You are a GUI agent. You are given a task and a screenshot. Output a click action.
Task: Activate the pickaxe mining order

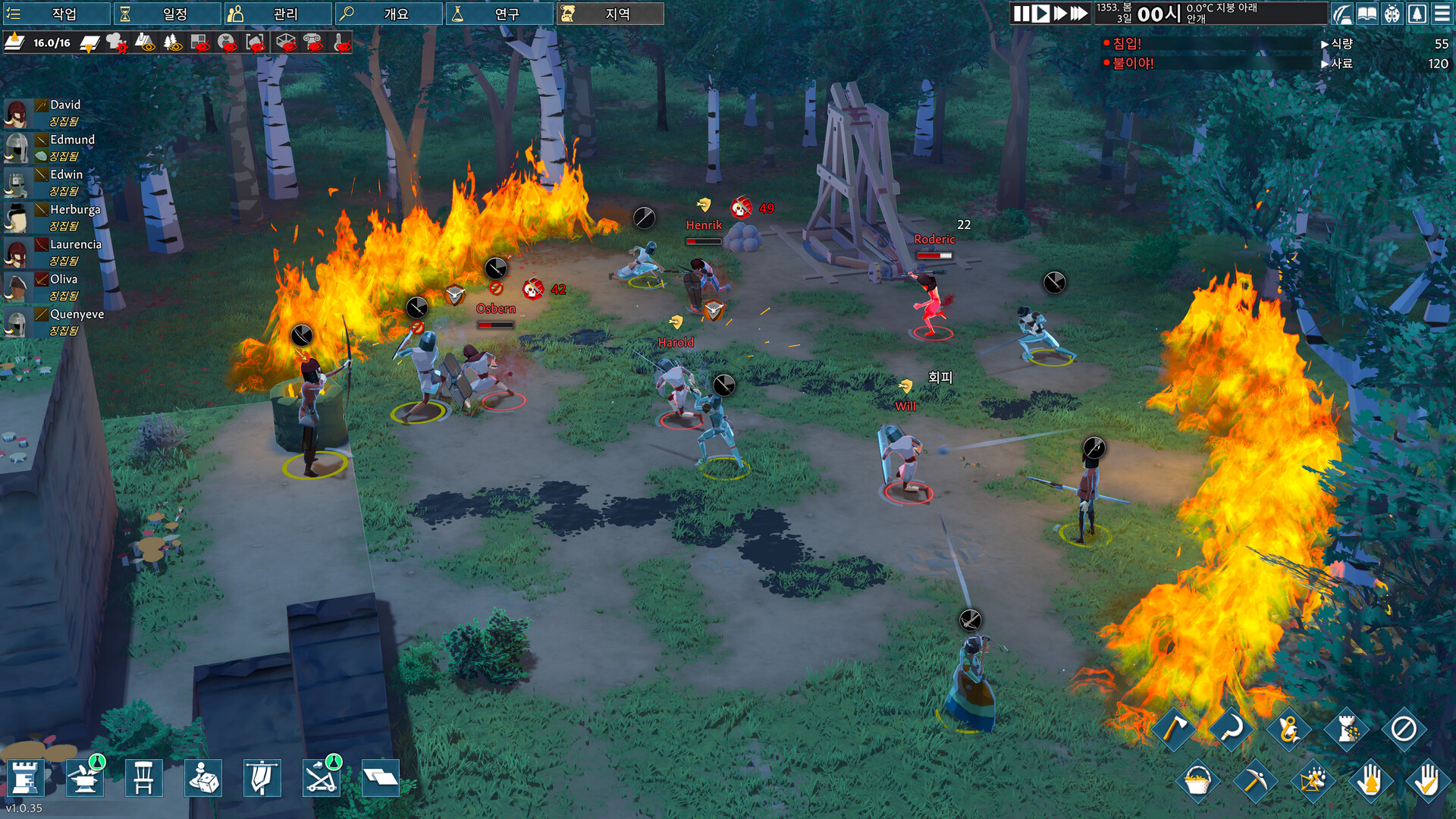tap(1254, 780)
